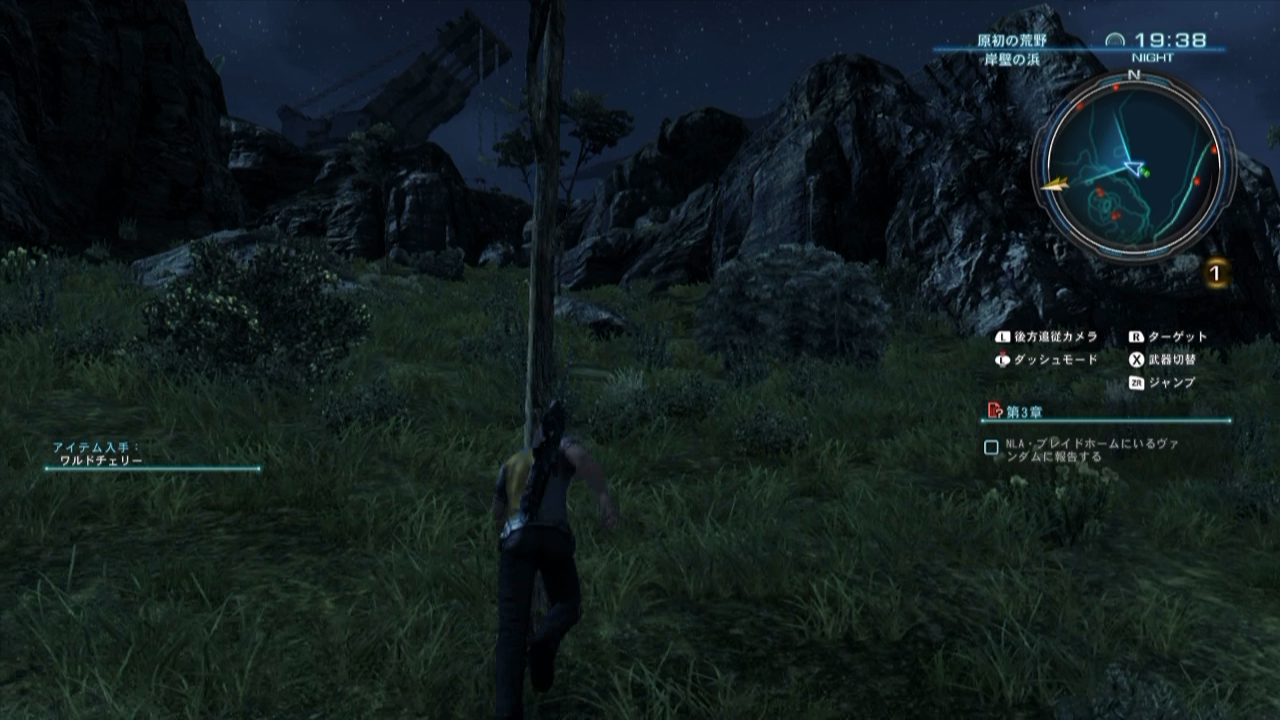Click the ダッシュモード label text
The height and width of the screenshot is (720, 1280).
point(1054,360)
